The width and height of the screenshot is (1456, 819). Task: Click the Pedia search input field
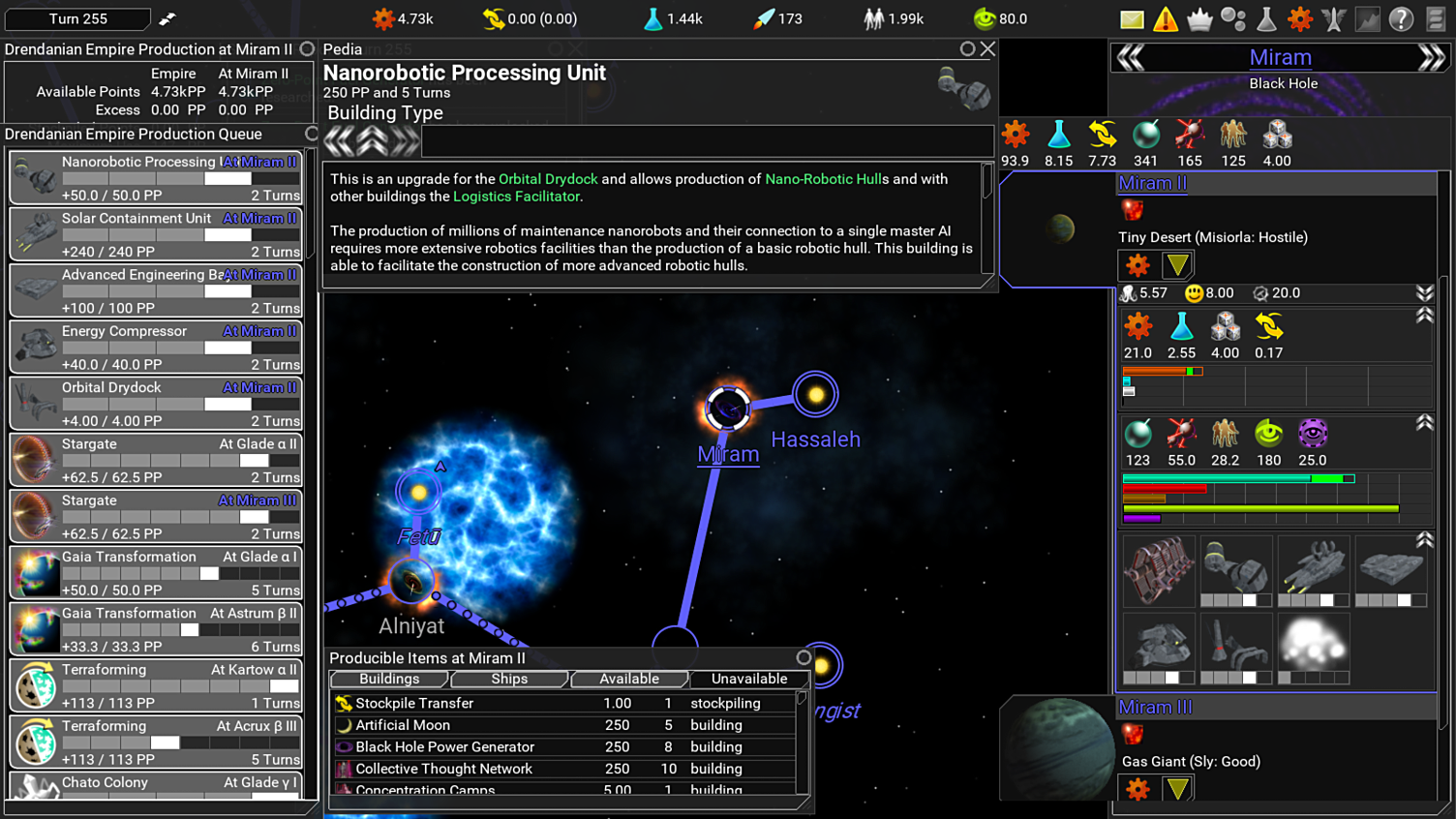(707, 141)
